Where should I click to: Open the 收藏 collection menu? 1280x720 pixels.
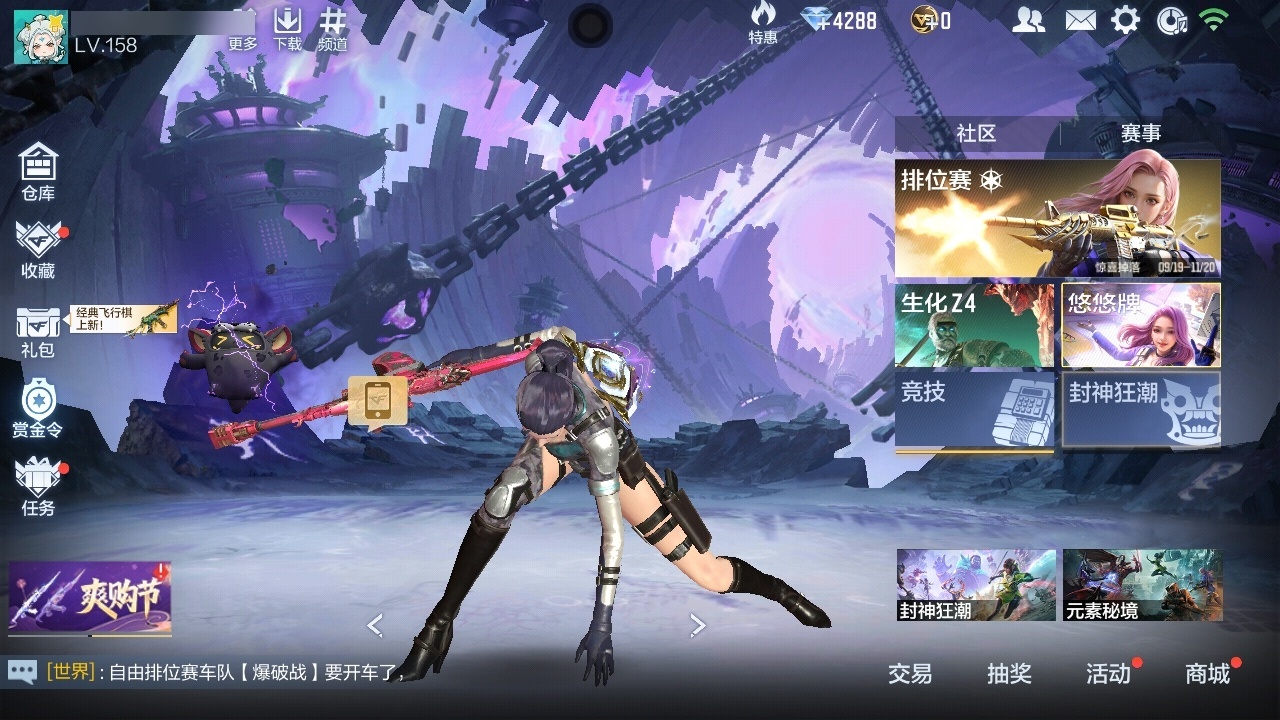38,249
